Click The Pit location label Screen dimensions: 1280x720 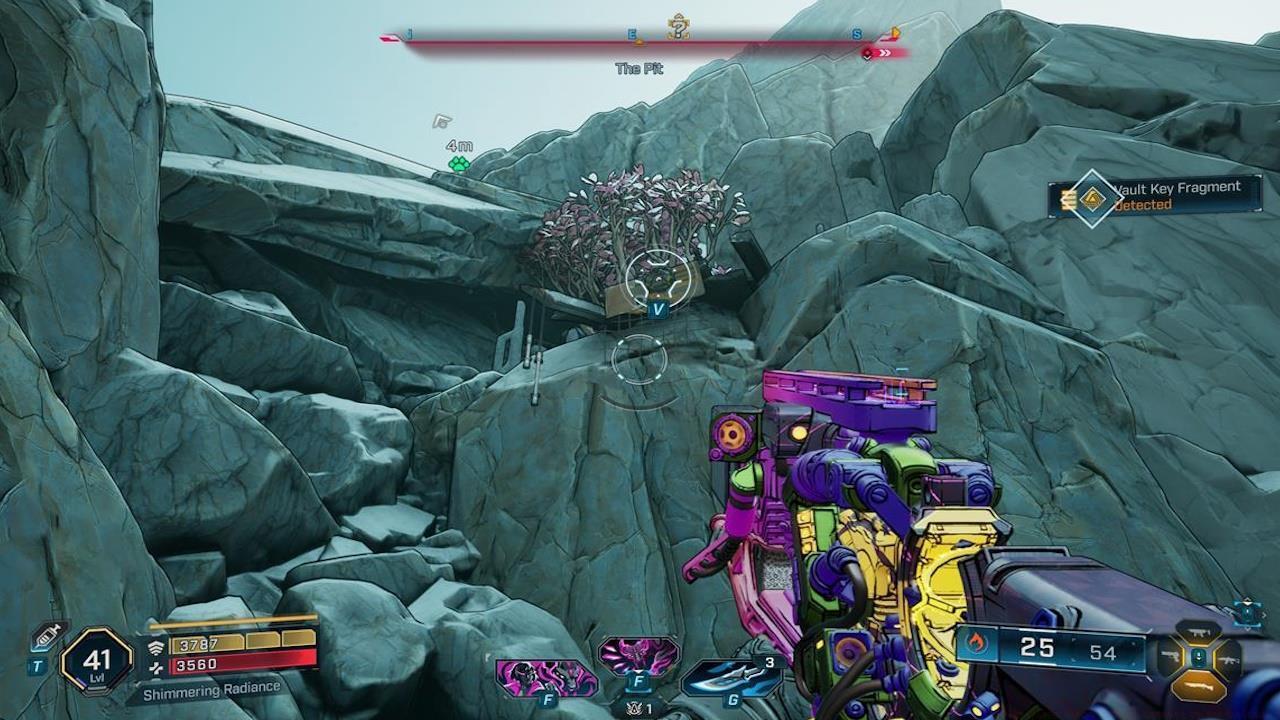[639, 67]
